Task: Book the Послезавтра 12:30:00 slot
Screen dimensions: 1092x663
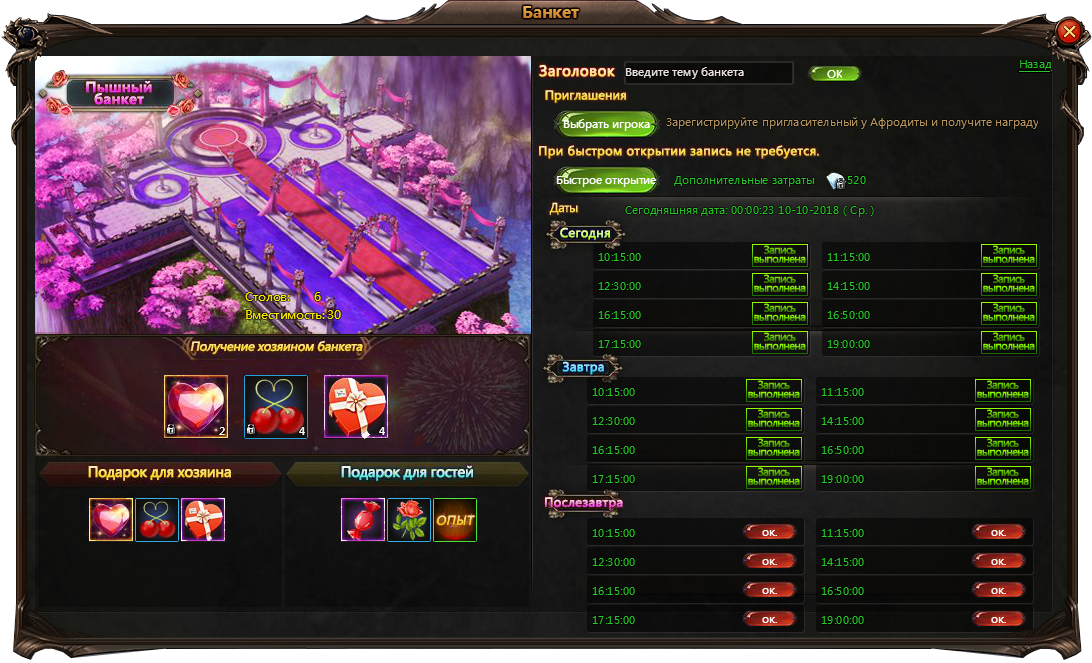Action: coord(769,561)
